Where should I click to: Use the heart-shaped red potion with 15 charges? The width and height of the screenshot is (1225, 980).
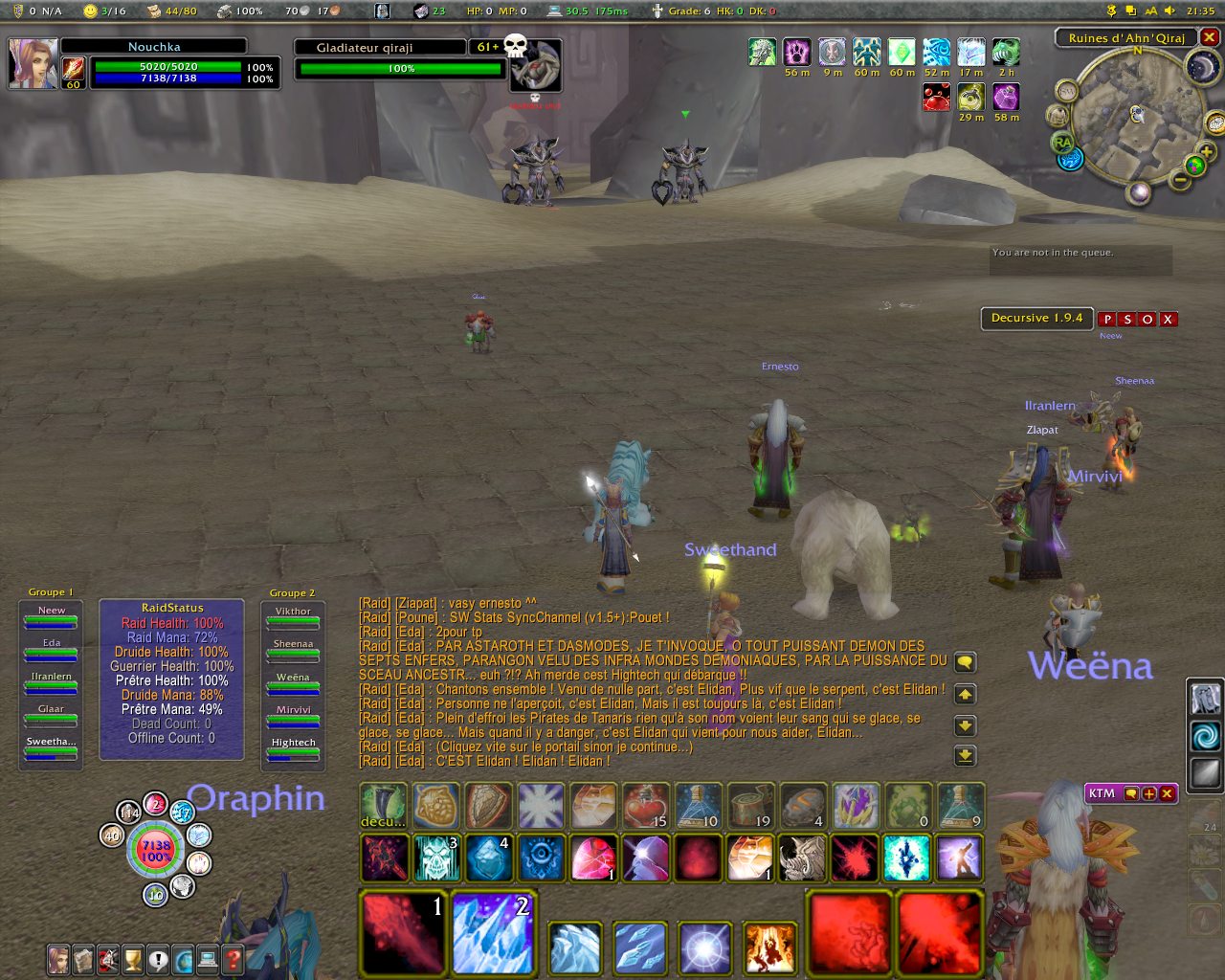[645, 806]
